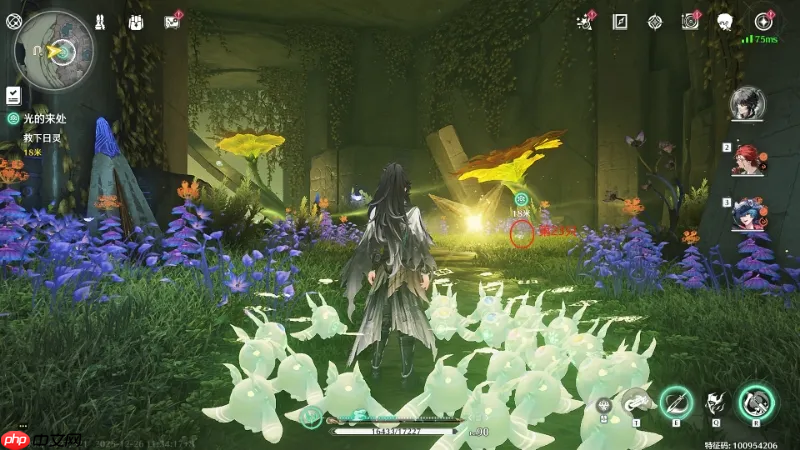Open the quest checklist icon below minimap
The image size is (800, 450).
coord(13,95)
